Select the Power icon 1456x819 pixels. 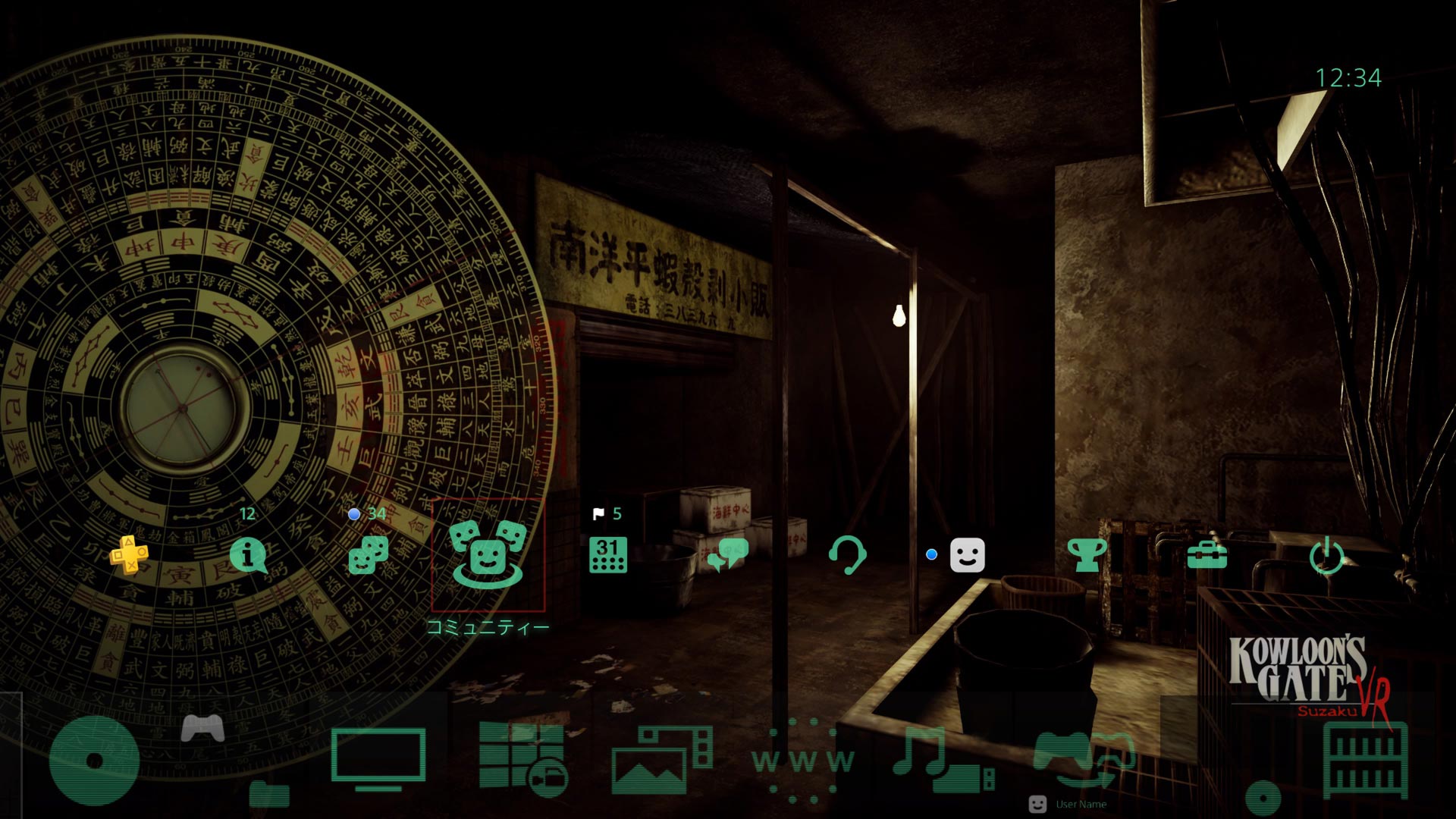tap(1326, 557)
